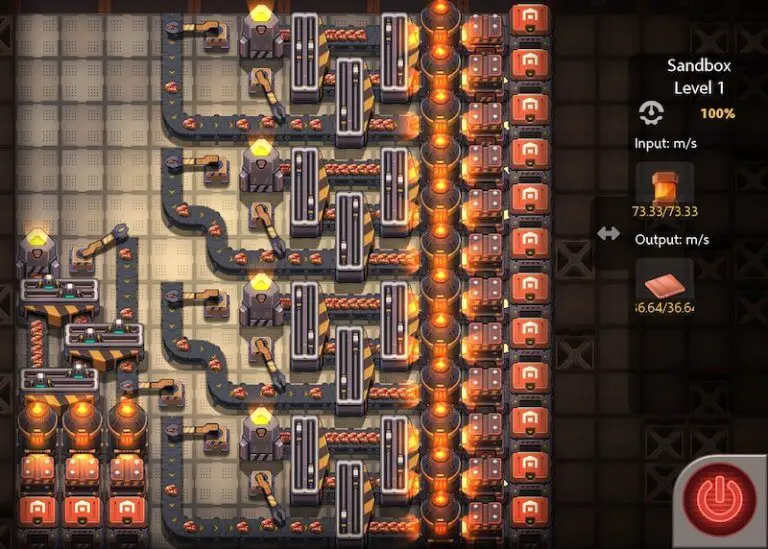Collapse the side panel with the arrow handle
This screenshot has width=768, height=549.
tap(608, 232)
